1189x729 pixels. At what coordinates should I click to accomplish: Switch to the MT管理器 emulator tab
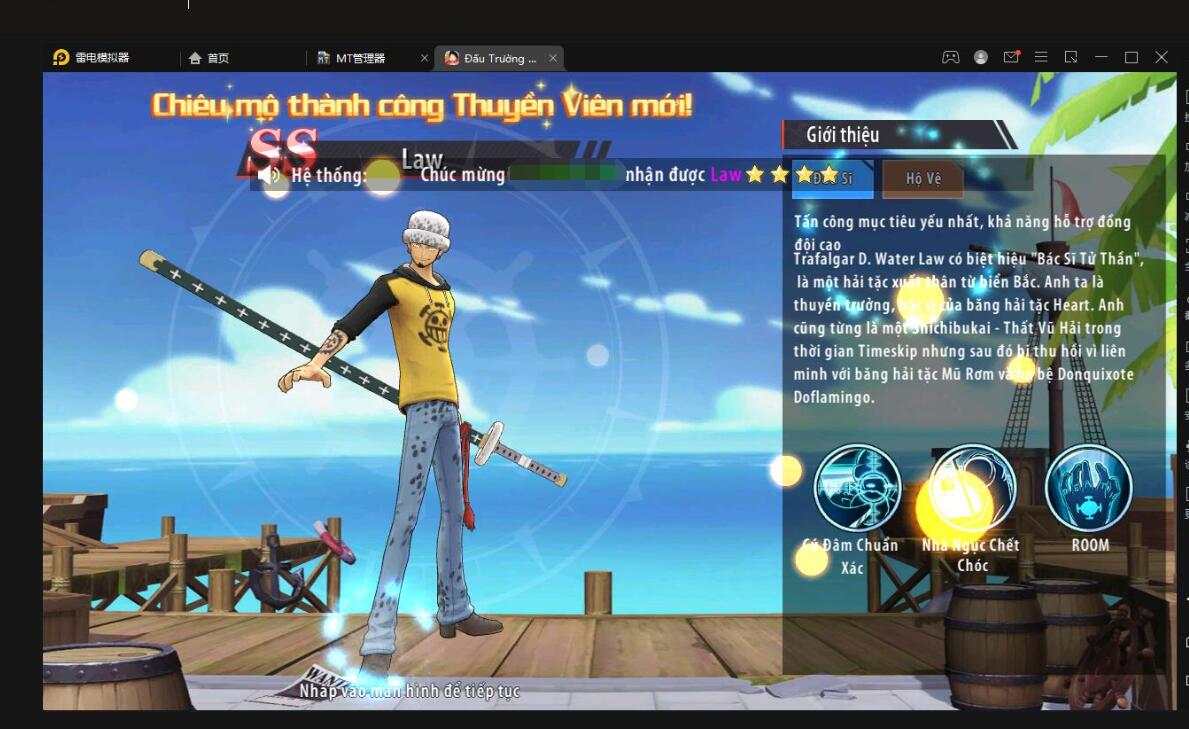point(359,58)
